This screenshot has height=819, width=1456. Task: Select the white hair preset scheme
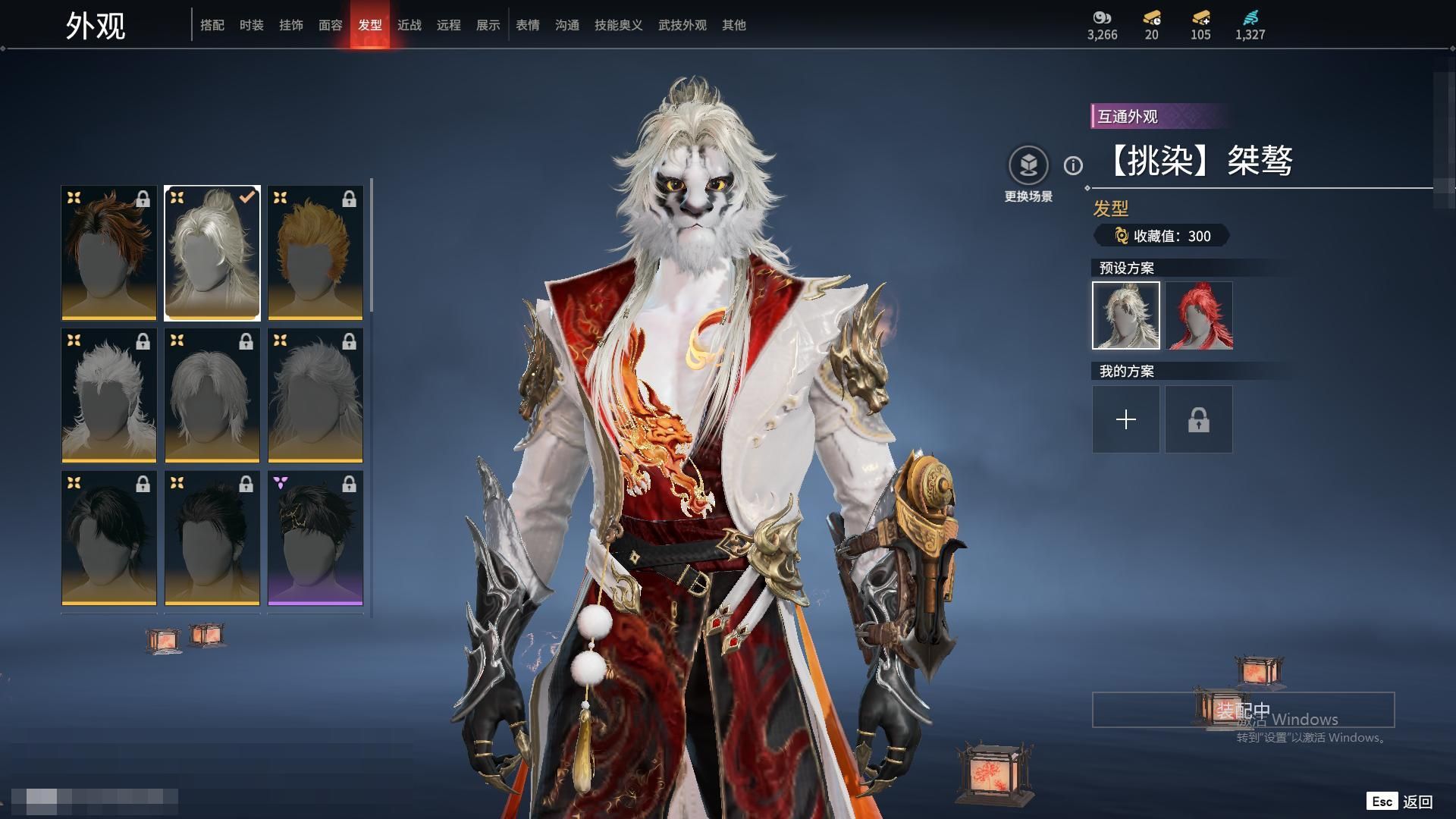pyautogui.click(x=1126, y=315)
